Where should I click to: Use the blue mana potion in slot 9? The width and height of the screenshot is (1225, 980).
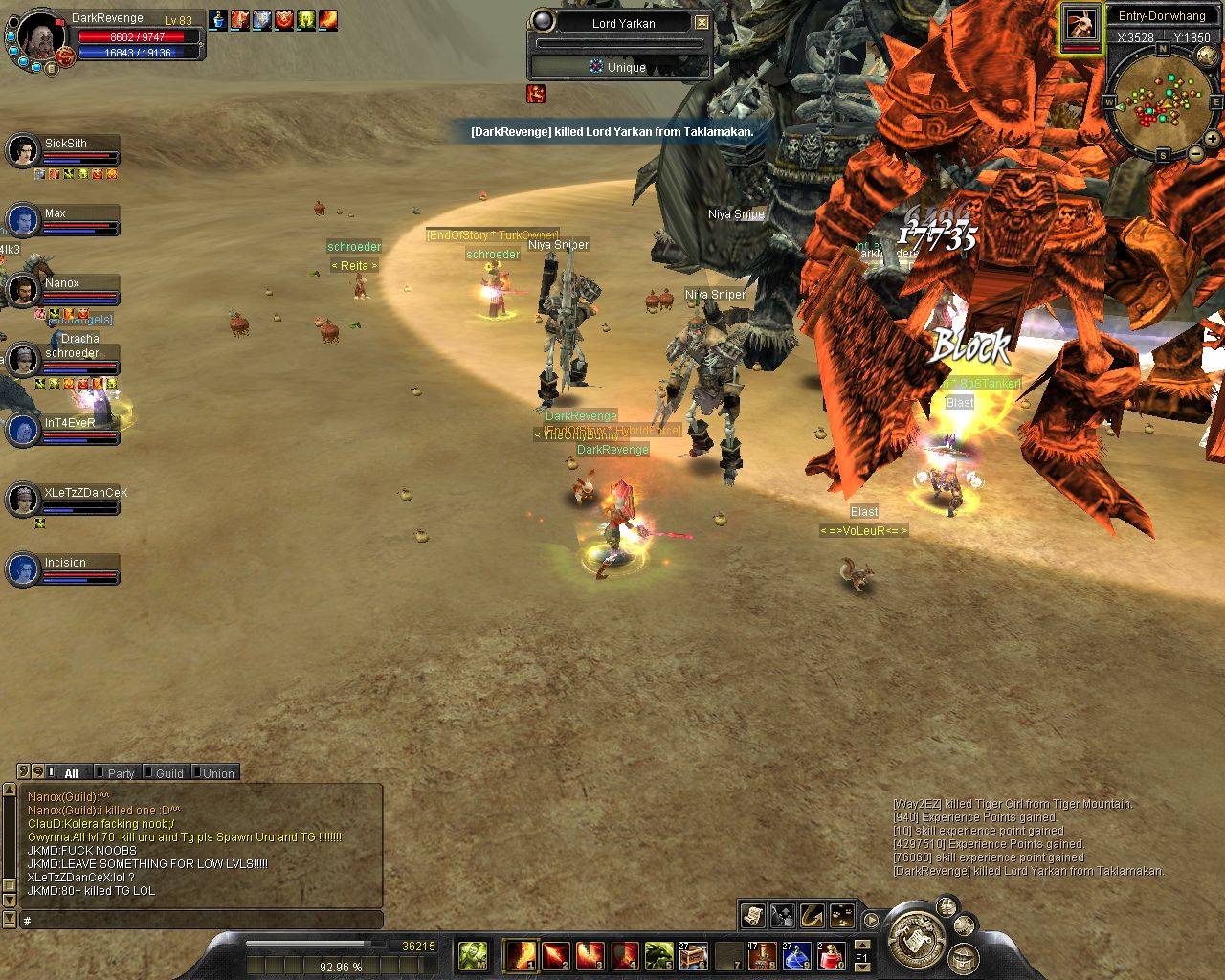[796, 955]
